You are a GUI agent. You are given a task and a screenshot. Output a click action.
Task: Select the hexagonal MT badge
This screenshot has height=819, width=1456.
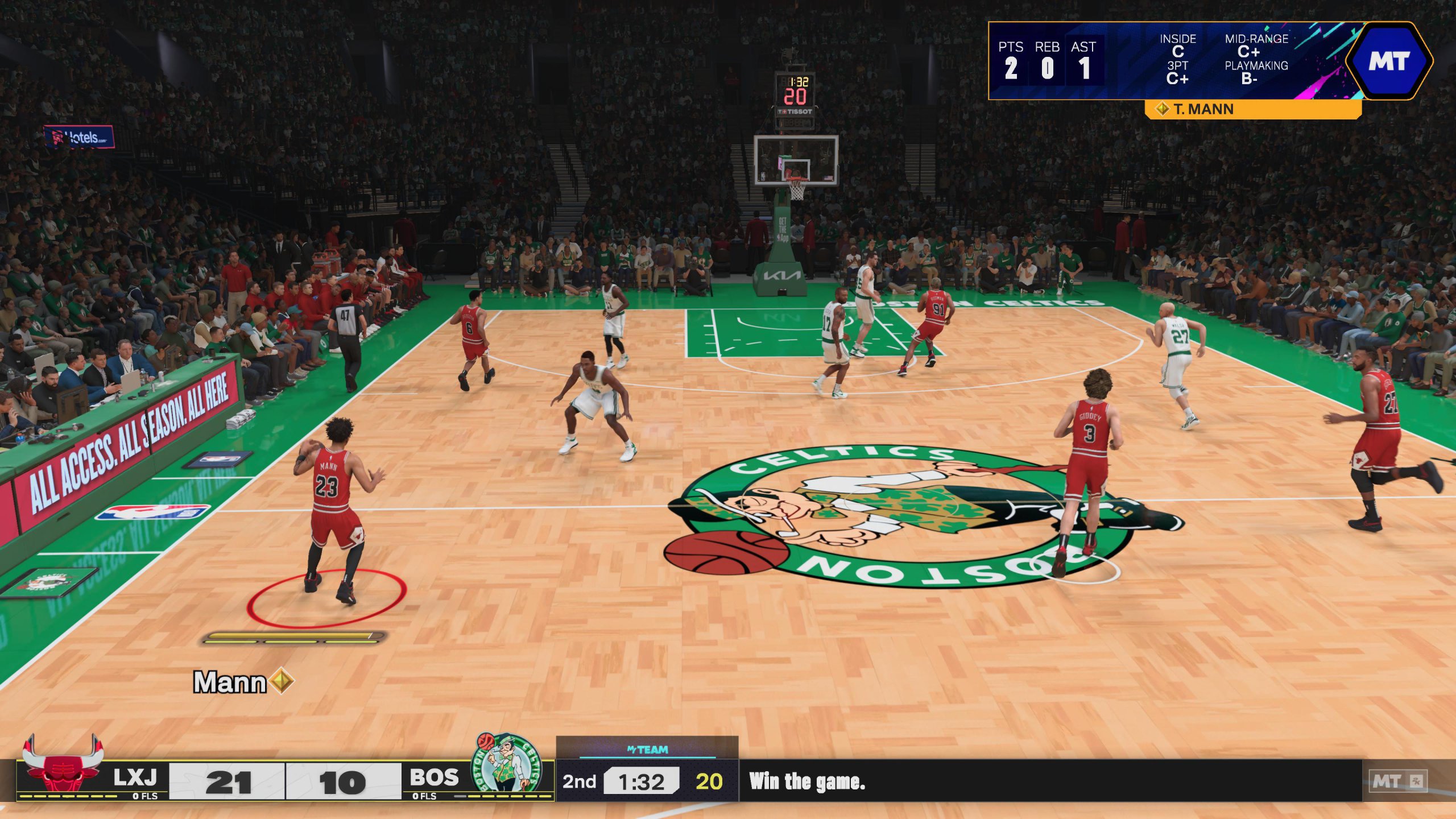click(x=1388, y=61)
